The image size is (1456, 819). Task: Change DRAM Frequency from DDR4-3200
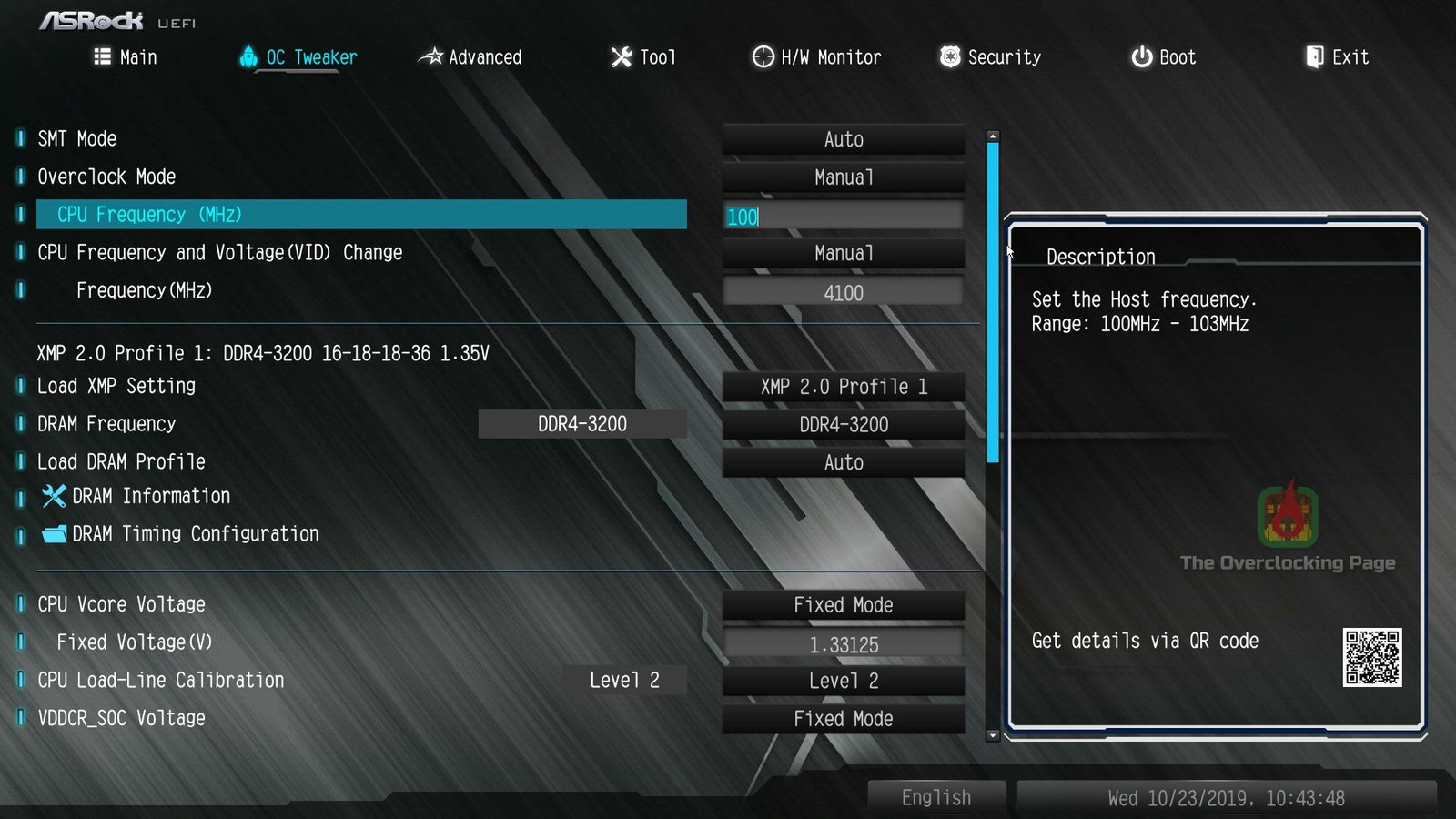843,424
